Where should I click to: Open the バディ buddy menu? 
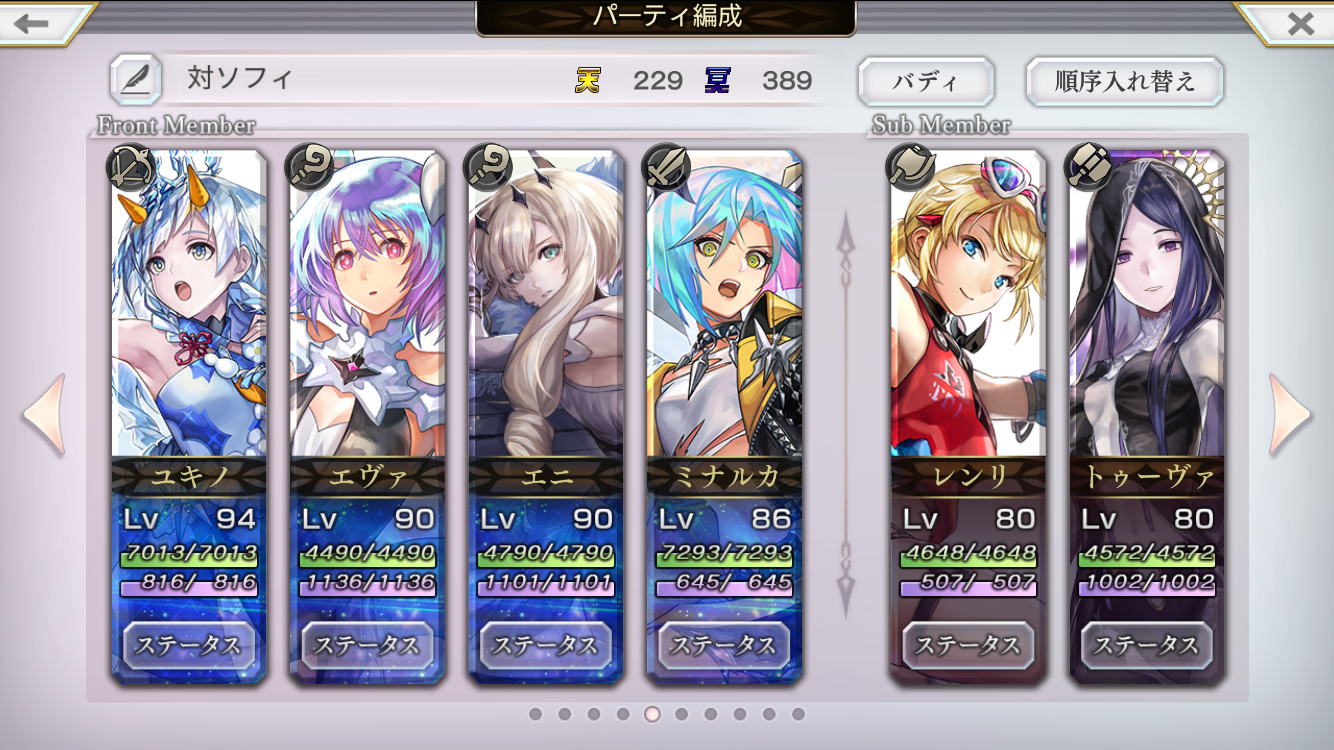[x=925, y=81]
